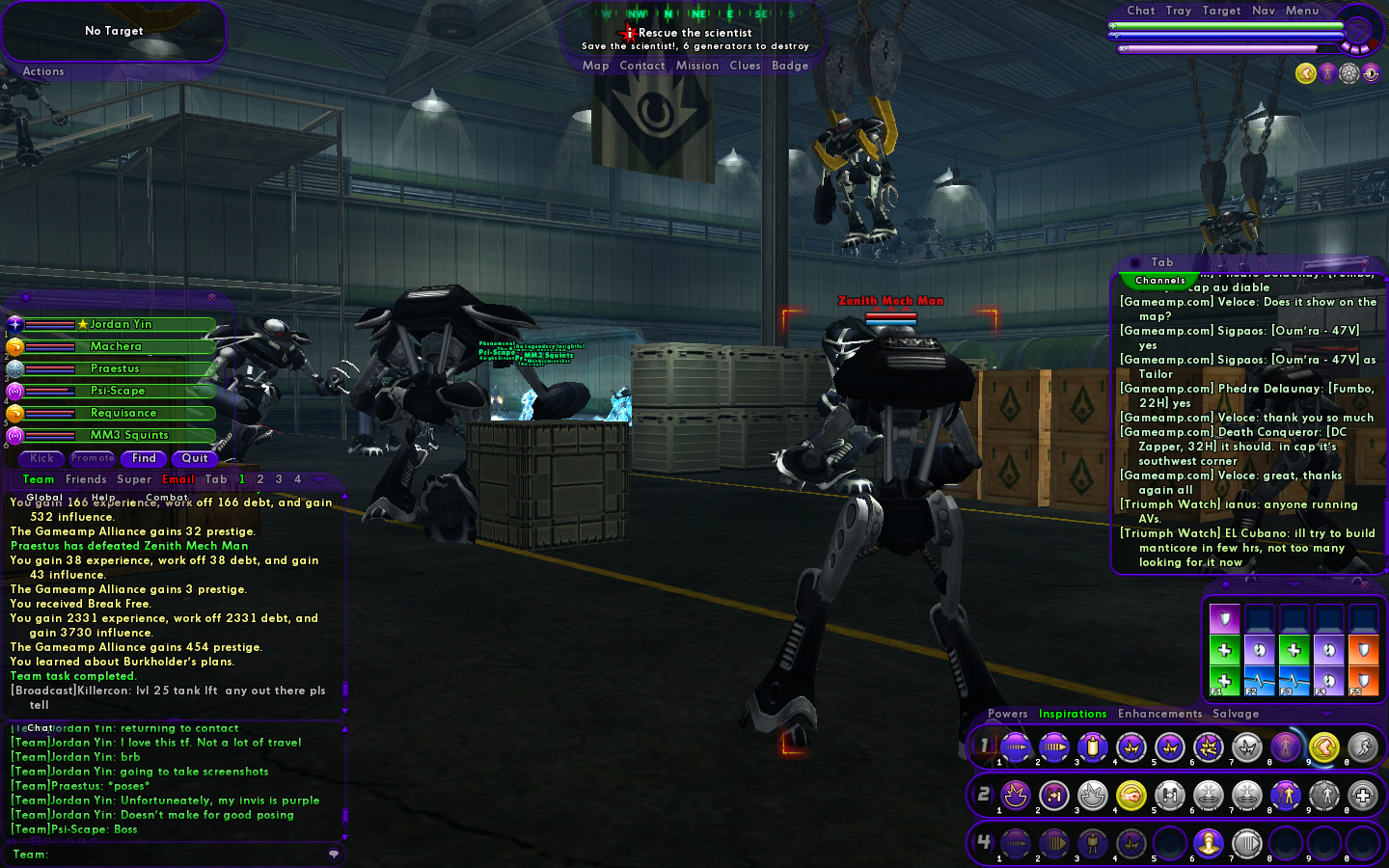Open the Clues window
The image size is (1389, 868).
click(745, 66)
